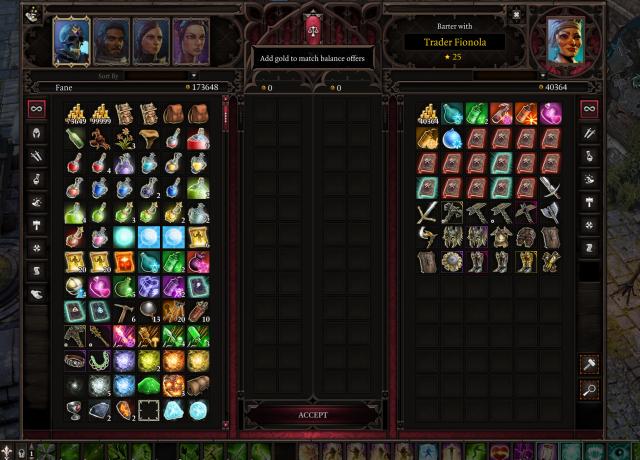The image size is (640, 460).
Task: Select the bearded male companion portrait
Action: [112, 40]
